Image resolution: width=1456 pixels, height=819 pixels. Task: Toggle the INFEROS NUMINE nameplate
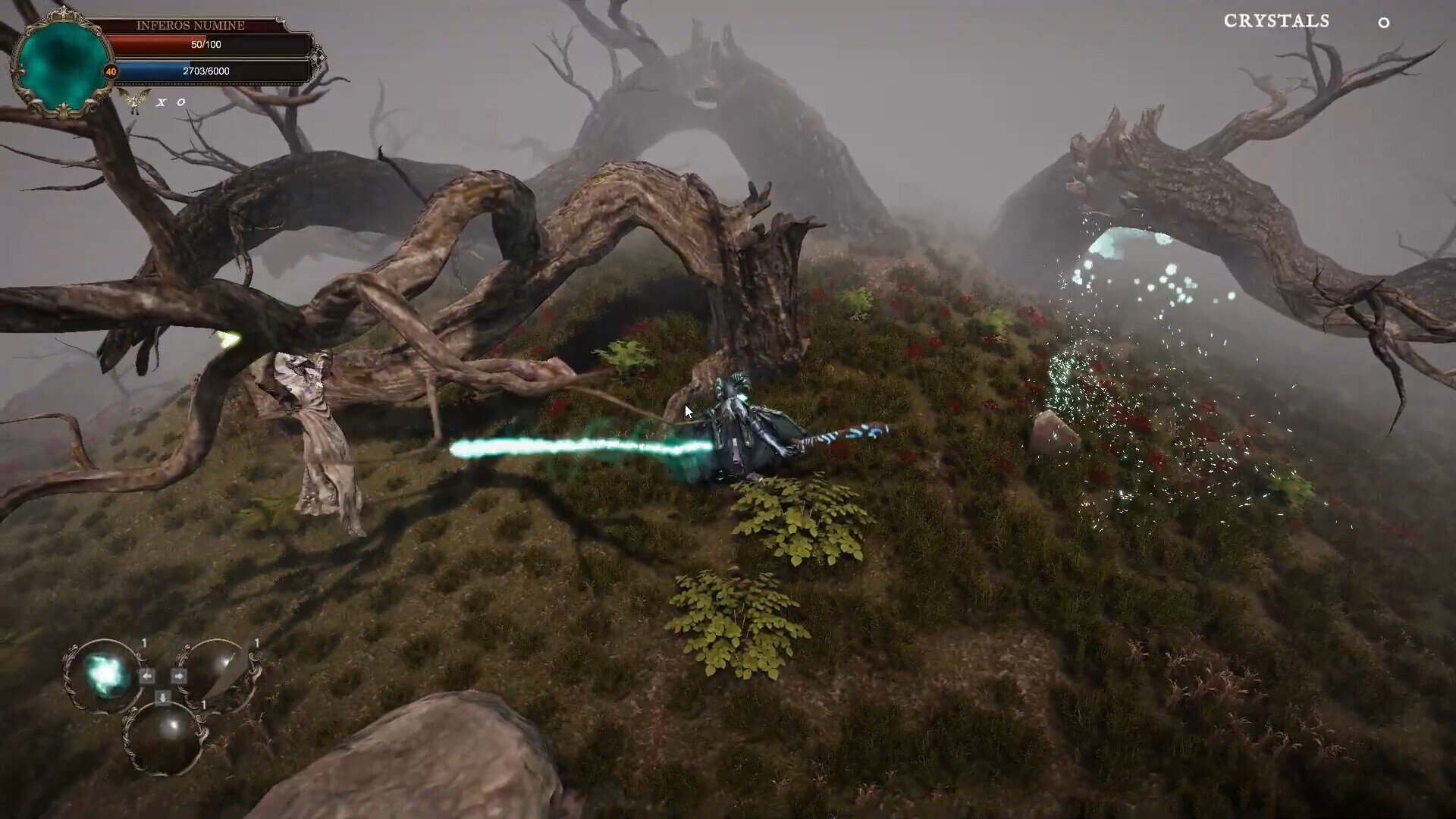(190, 25)
